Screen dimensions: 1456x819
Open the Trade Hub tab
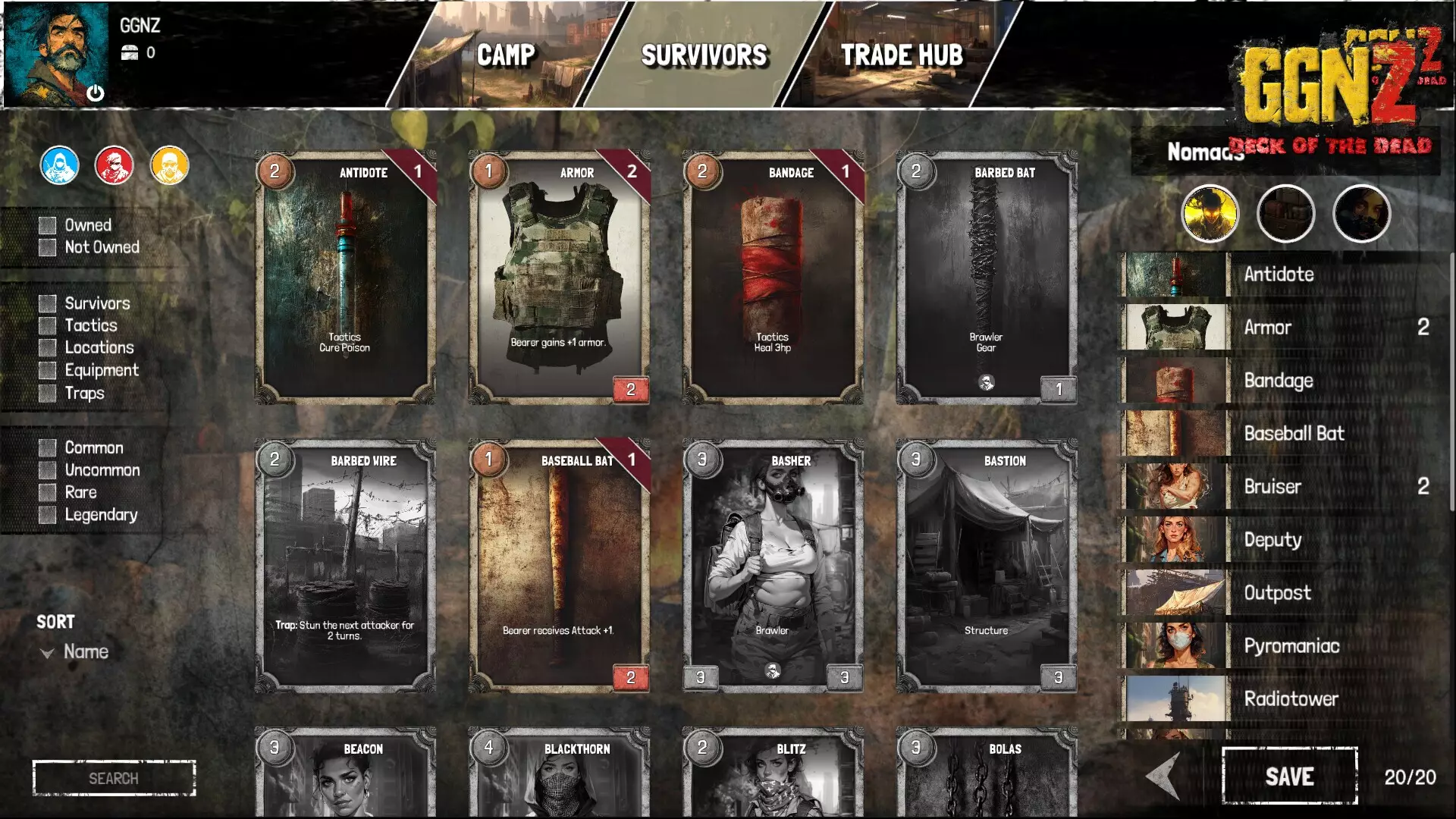902,55
